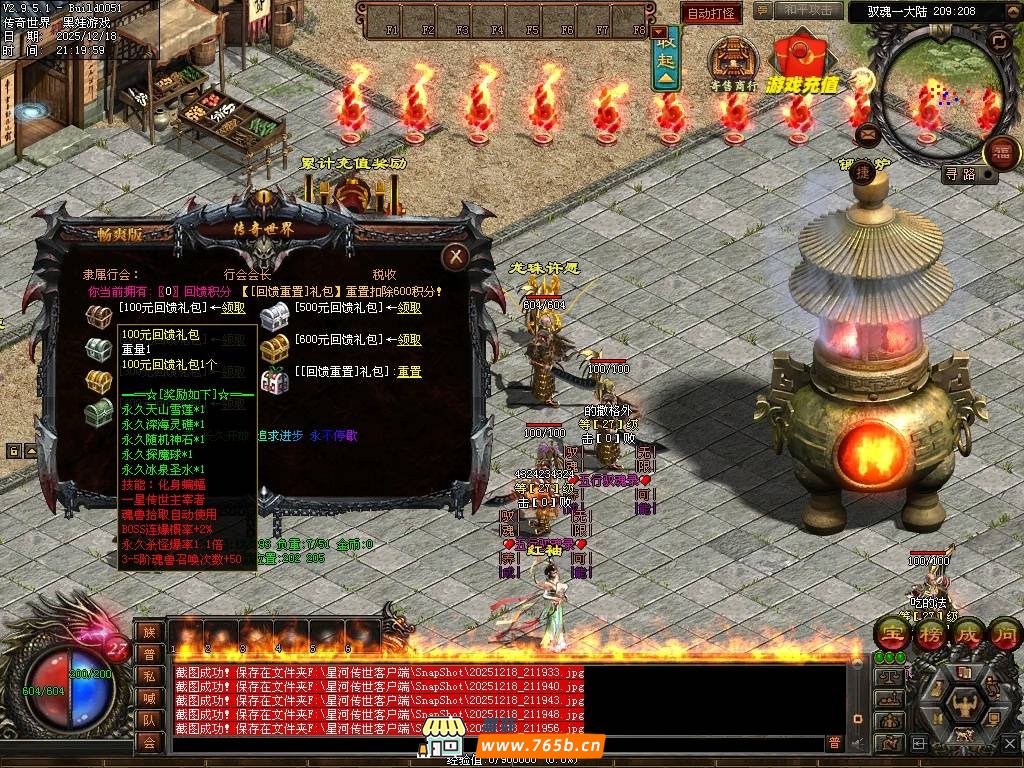Open the mail envelope icon by the minimap
Screen dimensions: 1024x768
pyautogui.click(x=868, y=133)
